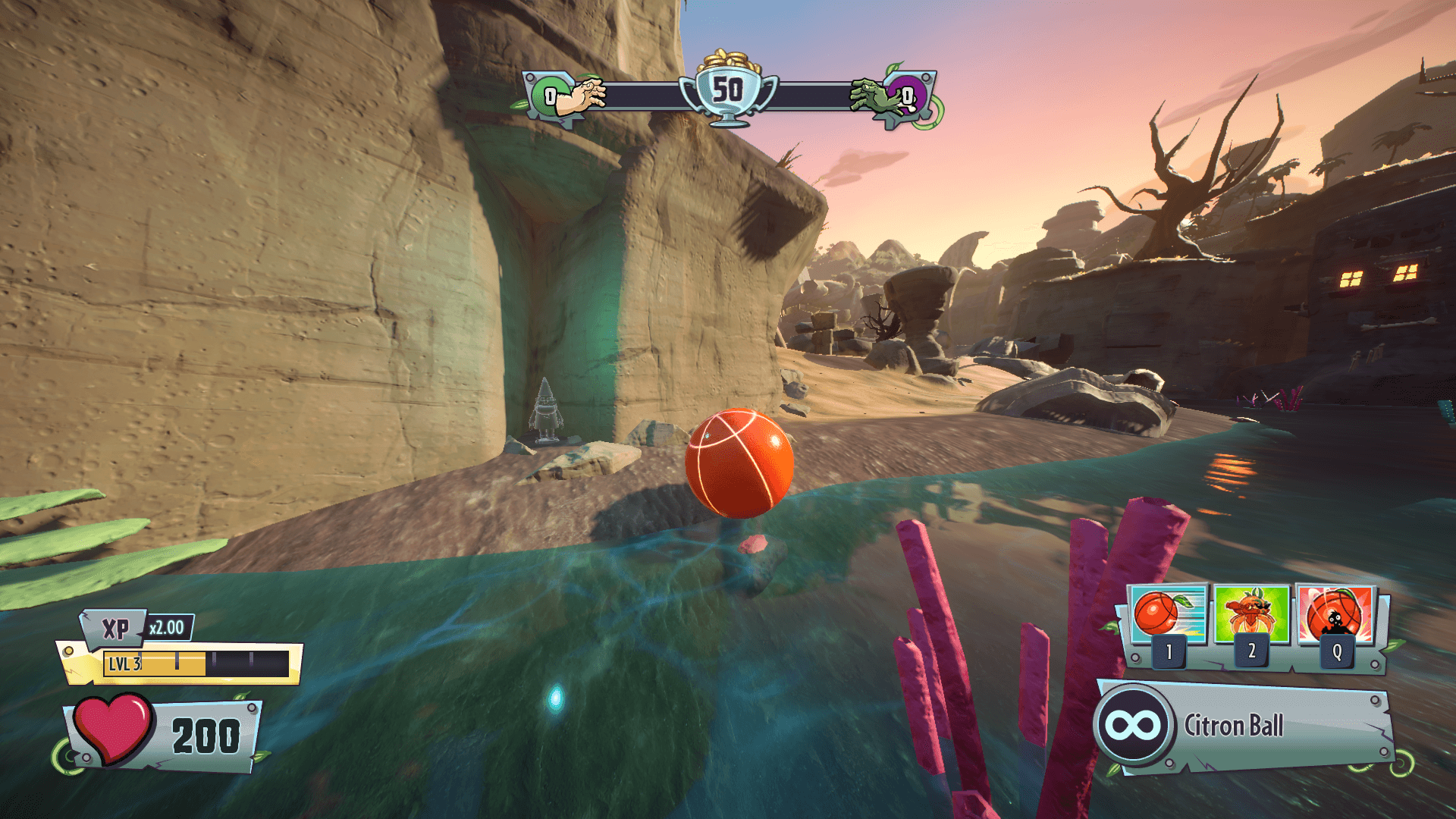Select the standing Citron transform ability icon
Image resolution: width=1456 pixels, height=819 pixels.
tap(1251, 615)
